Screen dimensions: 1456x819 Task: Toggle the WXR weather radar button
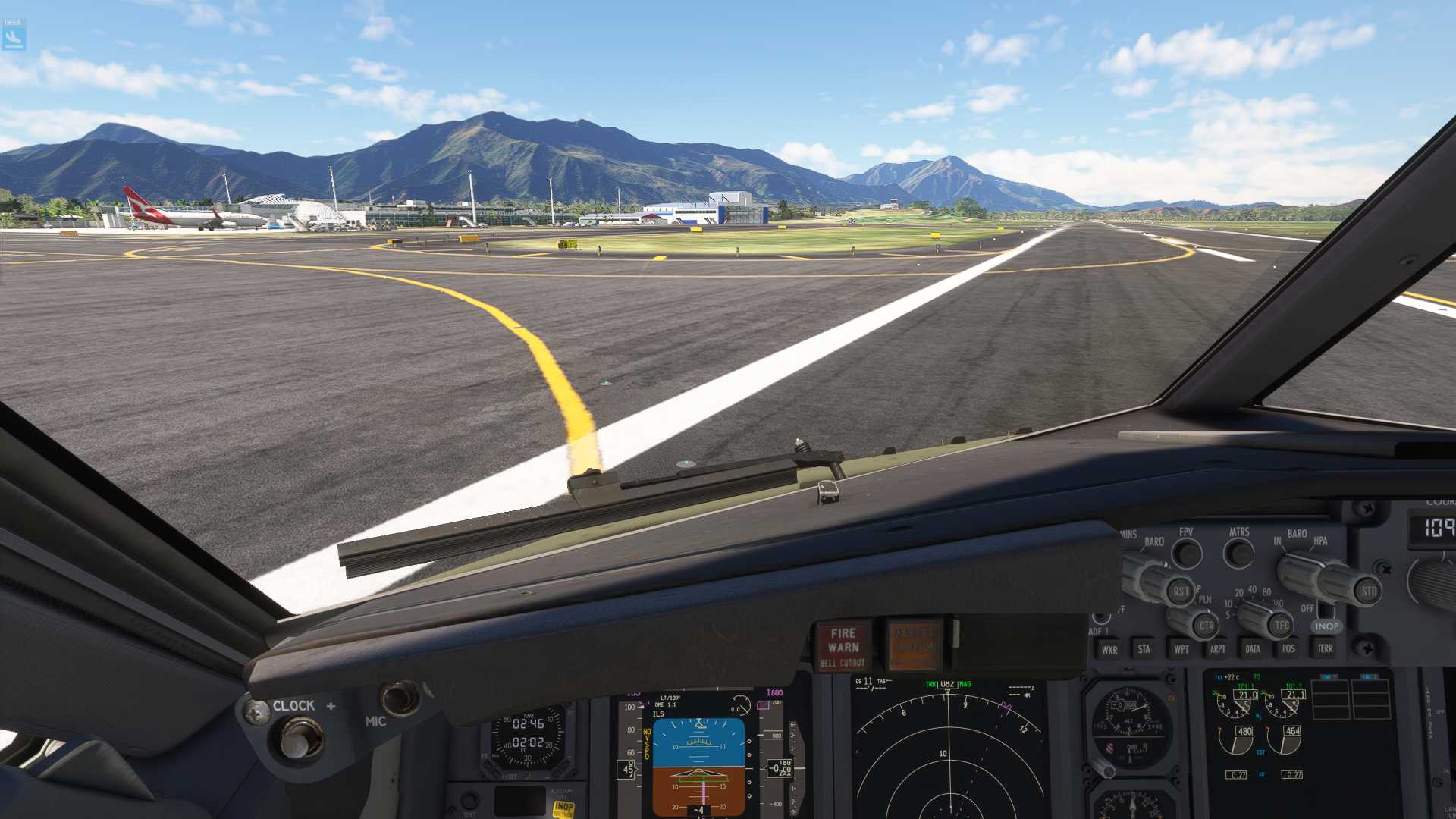coord(1109,650)
